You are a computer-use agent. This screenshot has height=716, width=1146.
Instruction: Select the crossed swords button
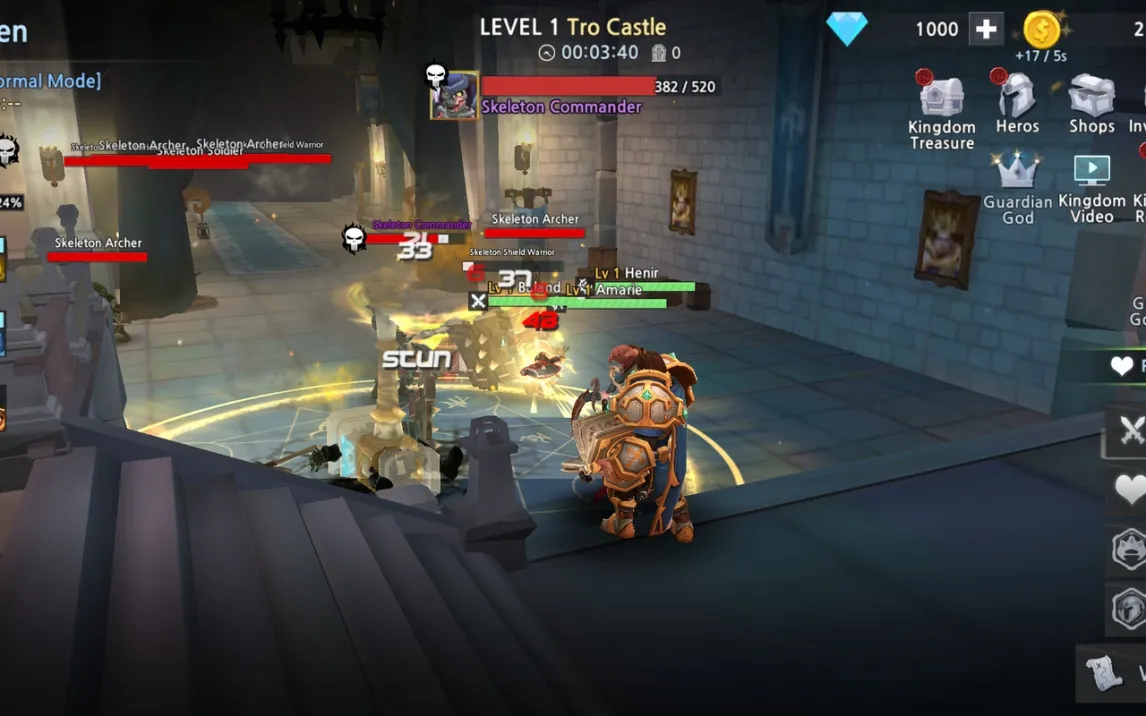[1130, 431]
